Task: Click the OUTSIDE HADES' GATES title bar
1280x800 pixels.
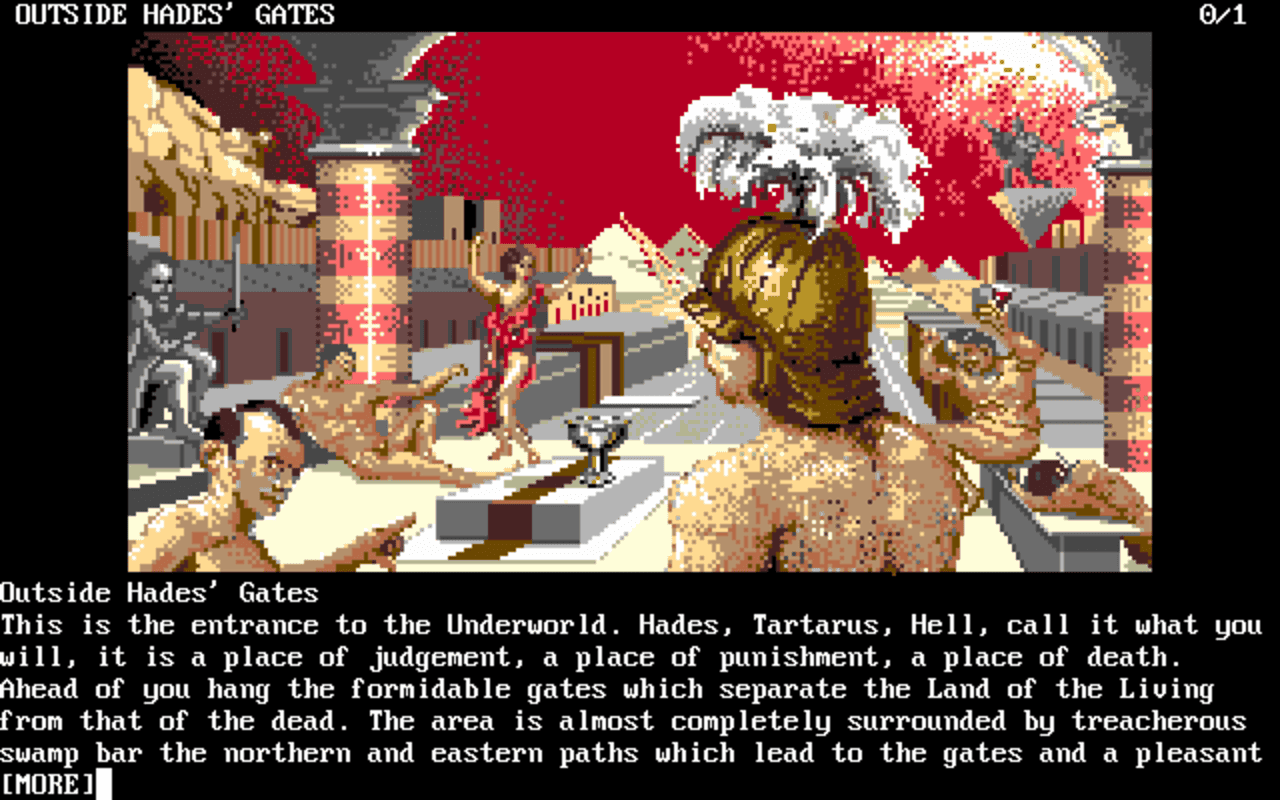Action: (x=170, y=14)
